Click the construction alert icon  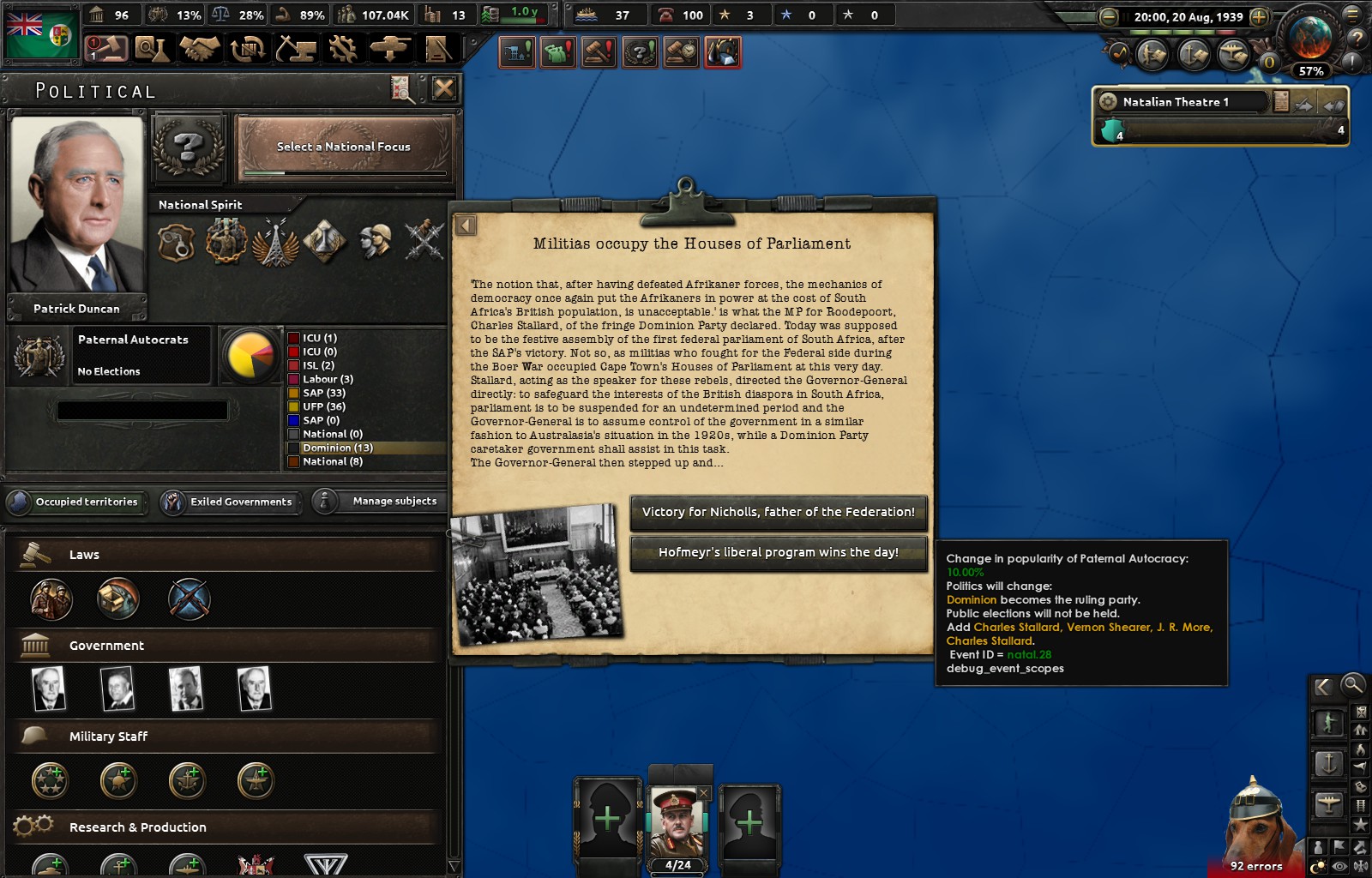515,53
